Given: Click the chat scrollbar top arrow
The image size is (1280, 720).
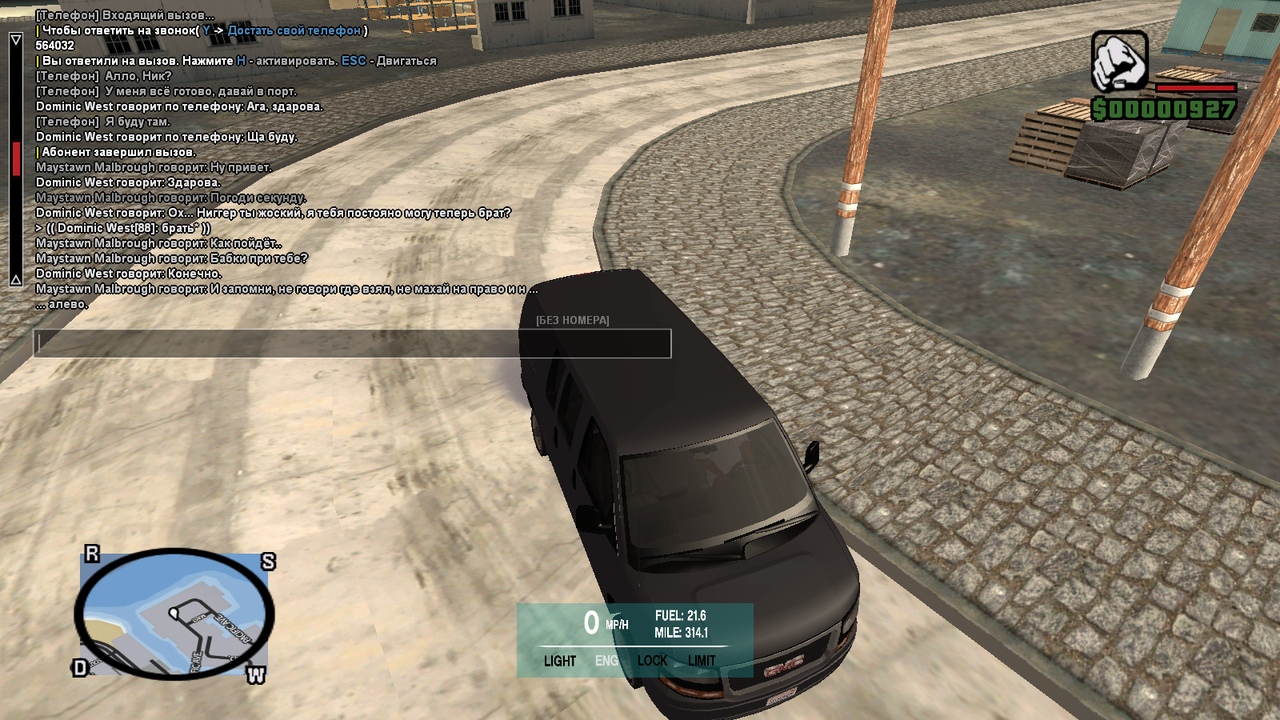Looking at the screenshot, I should 16,40.
